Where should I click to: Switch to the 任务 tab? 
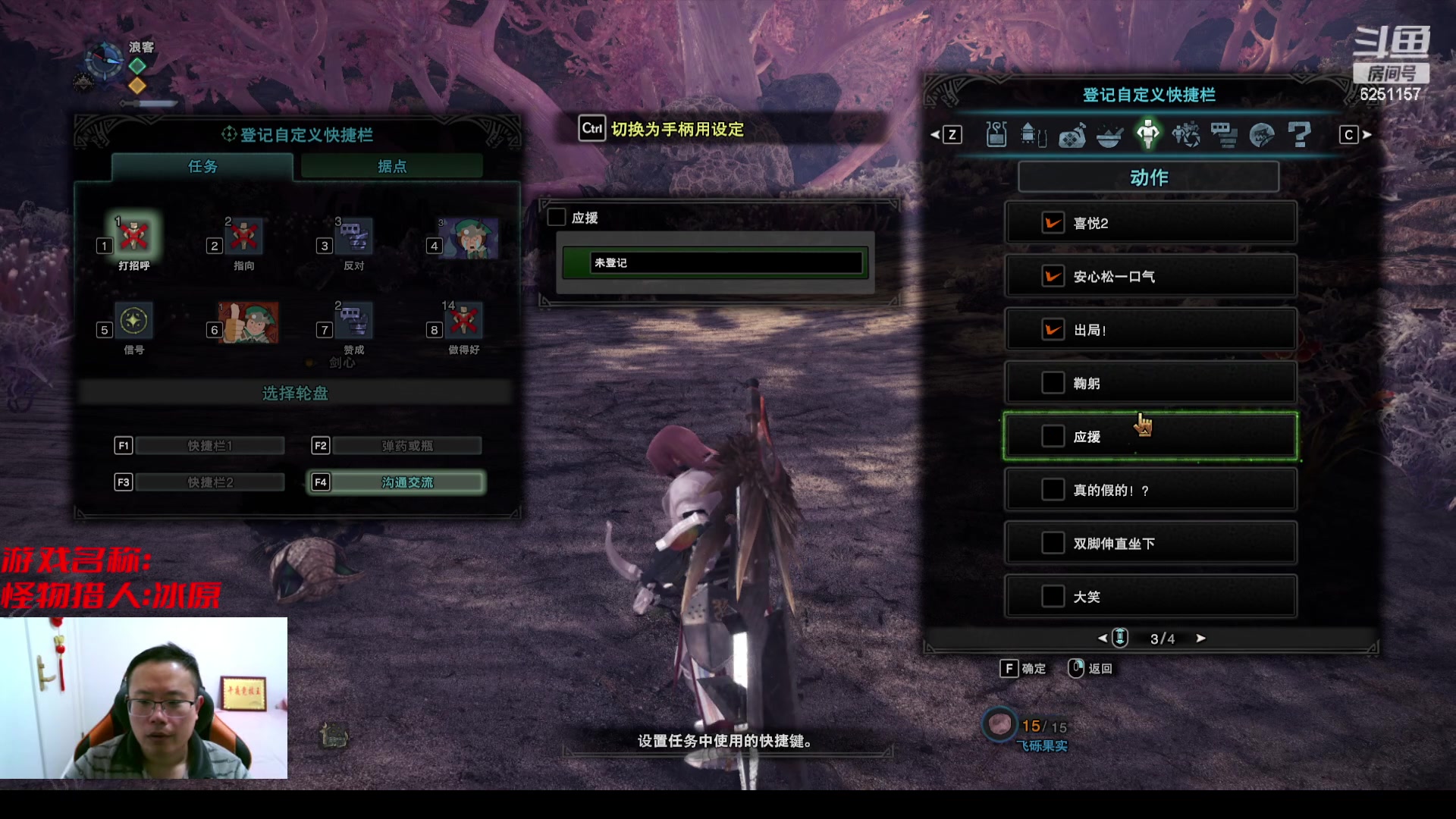coord(202,167)
